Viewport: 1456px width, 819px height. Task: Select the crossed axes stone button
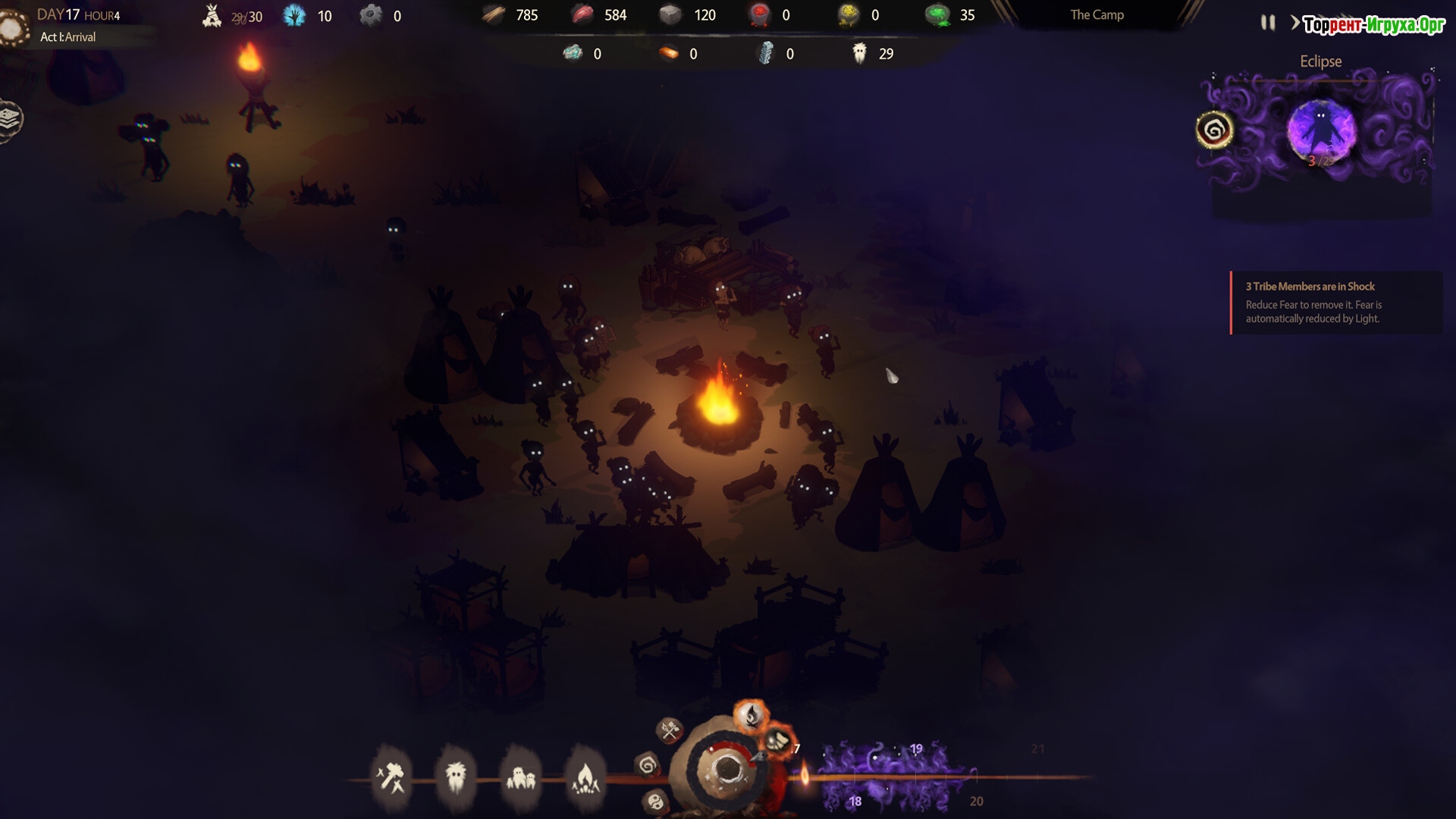click(x=670, y=730)
